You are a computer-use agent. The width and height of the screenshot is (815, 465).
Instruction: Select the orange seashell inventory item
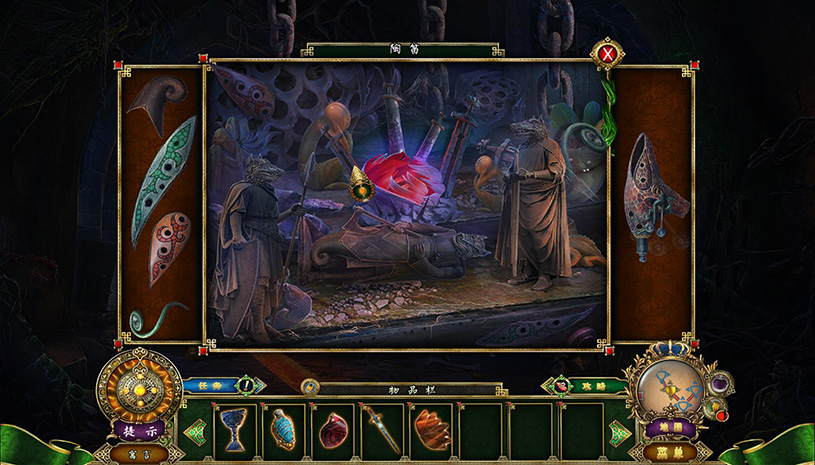[431, 428]
